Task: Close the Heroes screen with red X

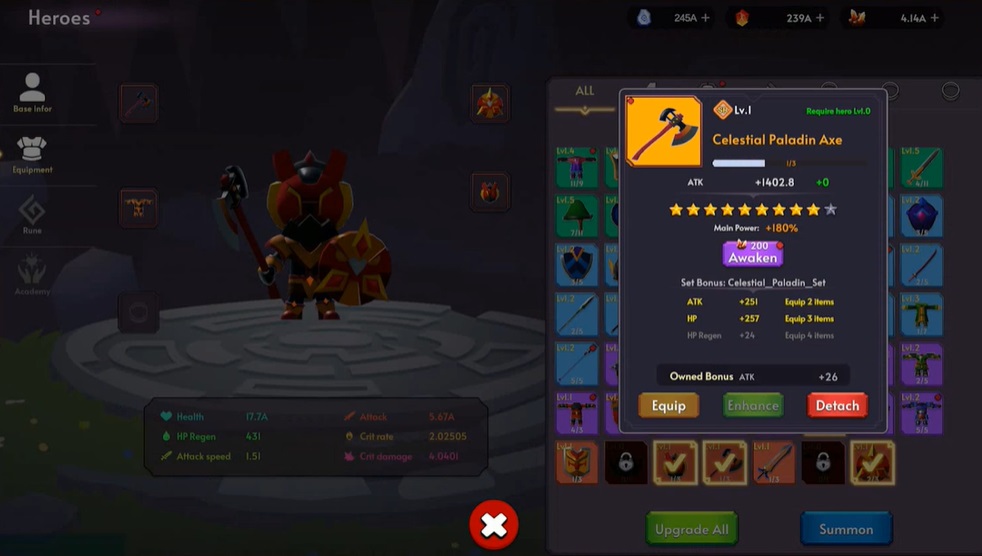Action: click(494, 525)
